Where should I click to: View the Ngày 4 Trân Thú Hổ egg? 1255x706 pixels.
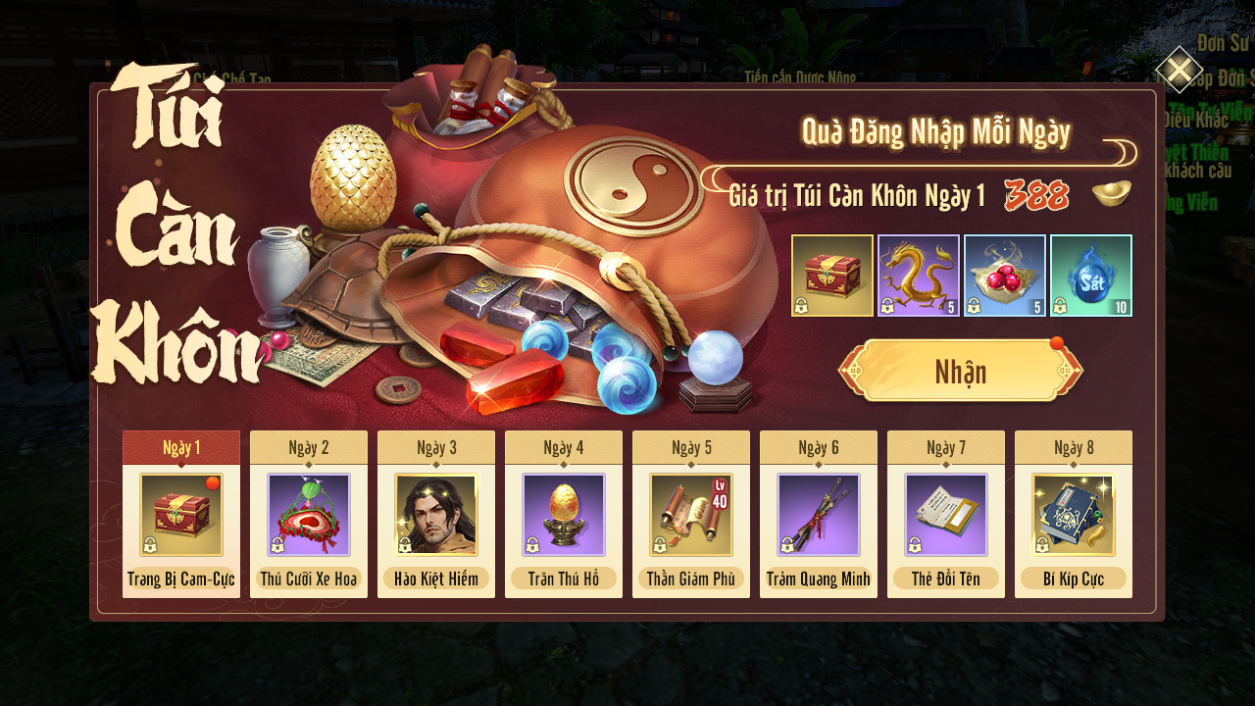(563, 515)
